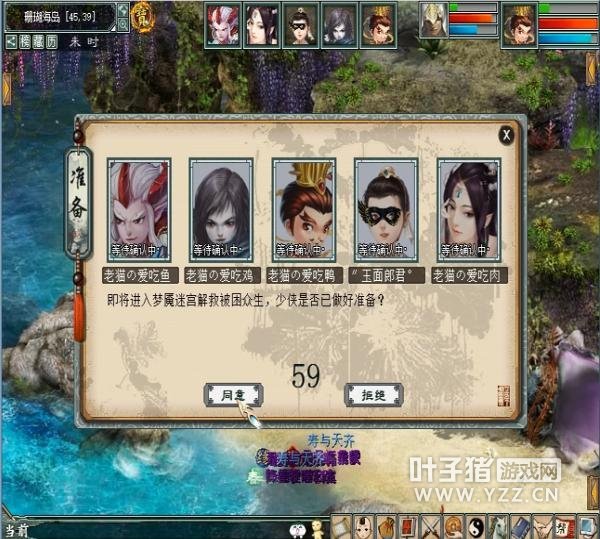Open the 当前 chat channel selector

(x=12, y=530)
